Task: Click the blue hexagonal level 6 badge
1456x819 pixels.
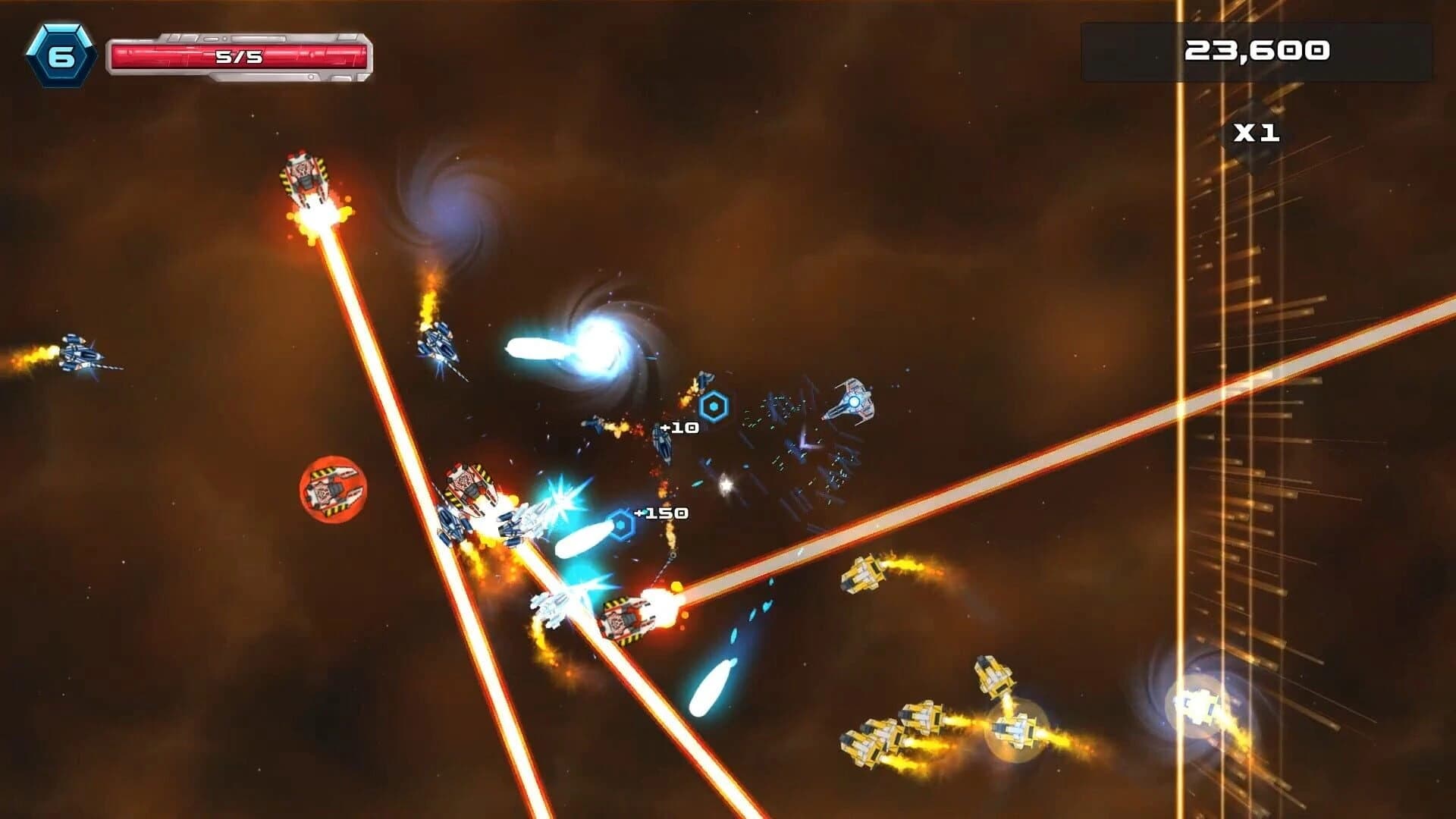Action: pos(62,53)
